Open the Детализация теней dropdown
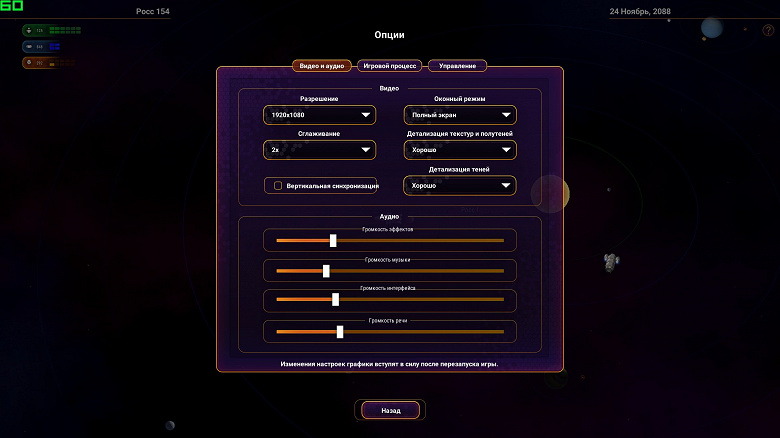Viewport: 780px width, 438px height. tap(460, 185)
